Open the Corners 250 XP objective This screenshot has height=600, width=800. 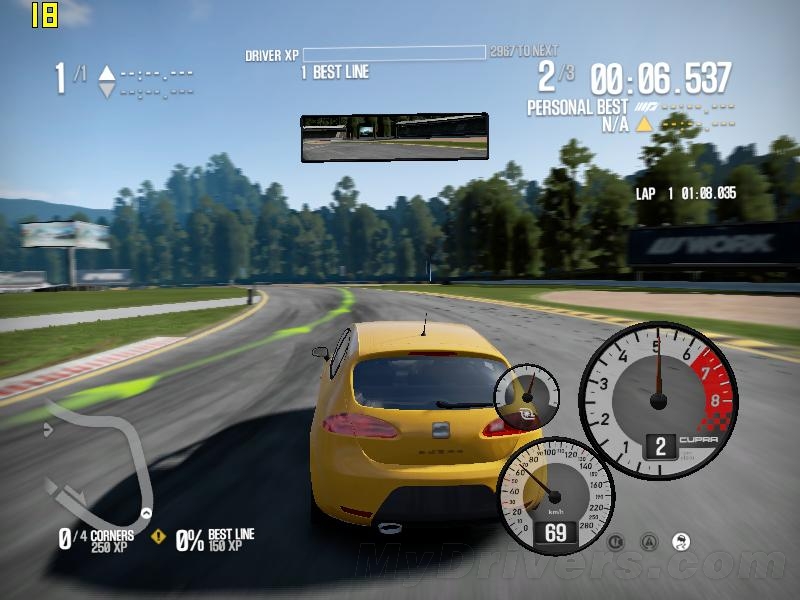pos(97,540)
